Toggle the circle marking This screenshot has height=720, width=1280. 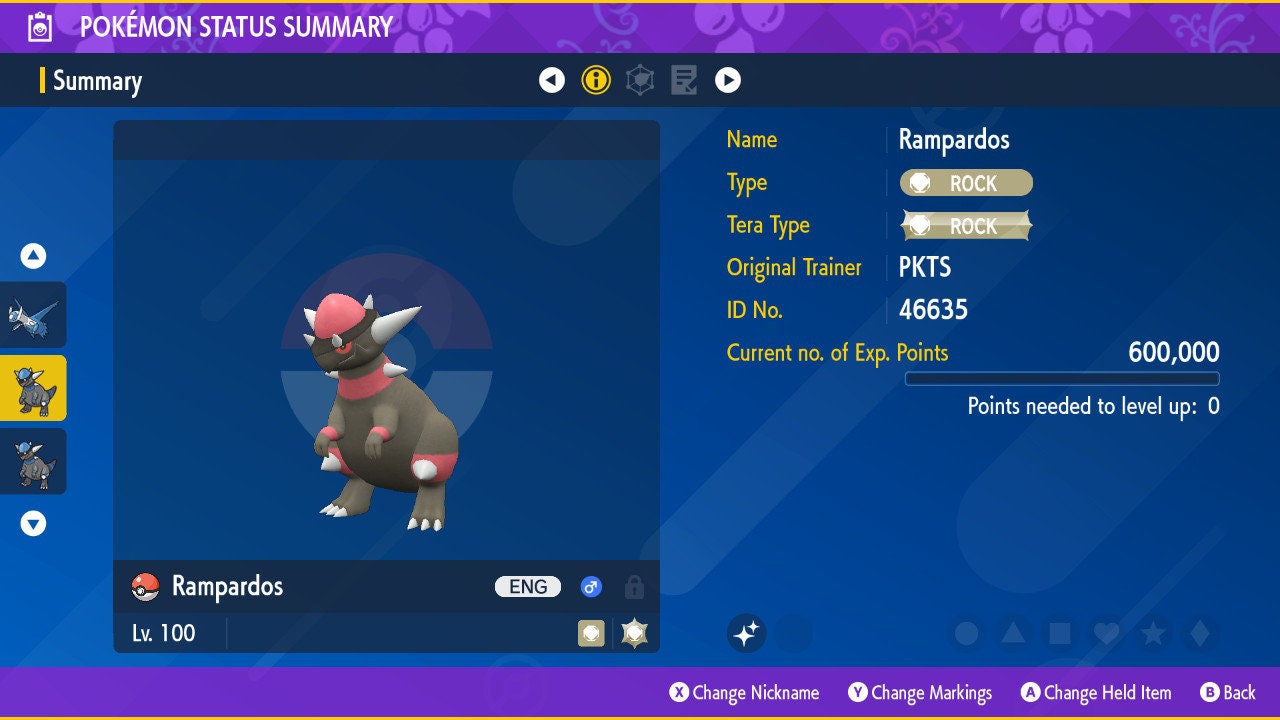tap(966, 633)
